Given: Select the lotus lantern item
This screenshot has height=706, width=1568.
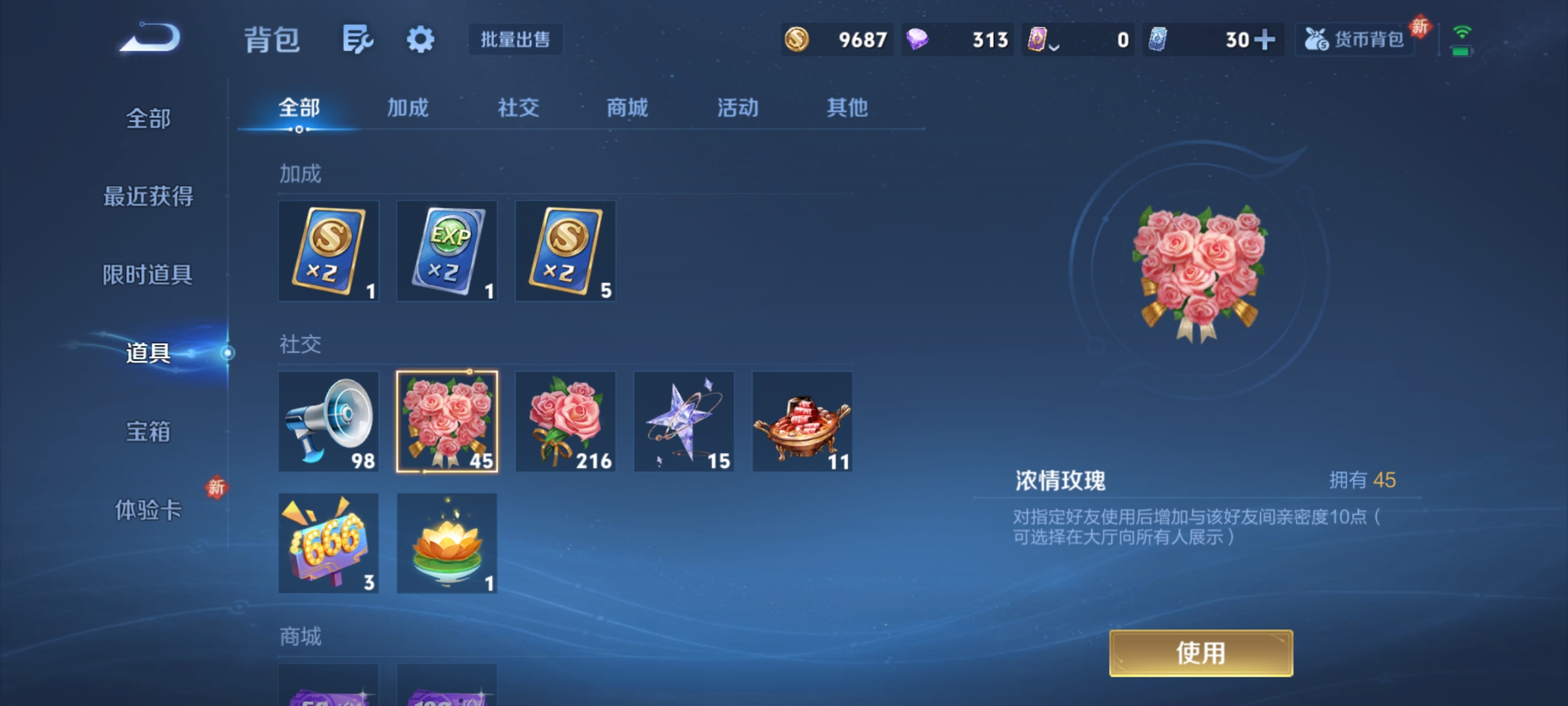Looking at the screenshot, I should [447, 544].
